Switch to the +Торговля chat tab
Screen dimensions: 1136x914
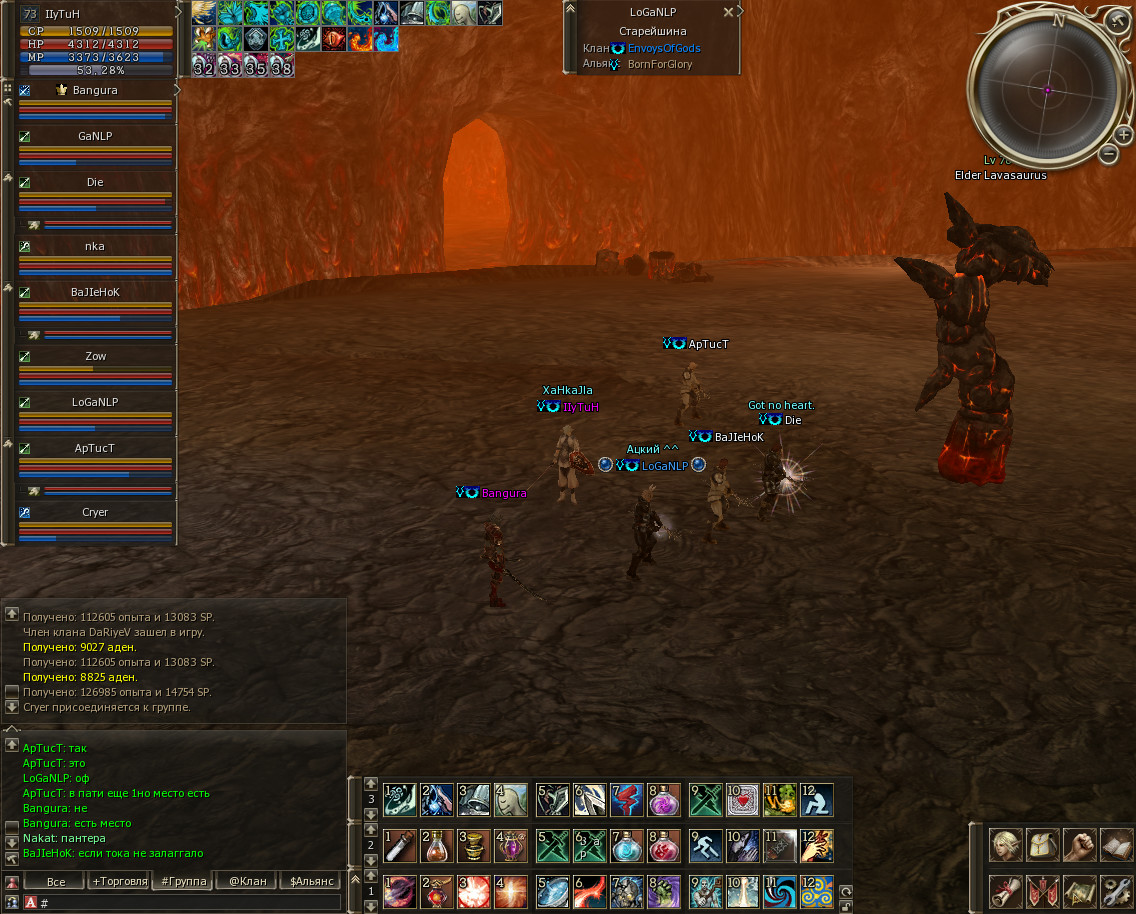tap(119, 881)
